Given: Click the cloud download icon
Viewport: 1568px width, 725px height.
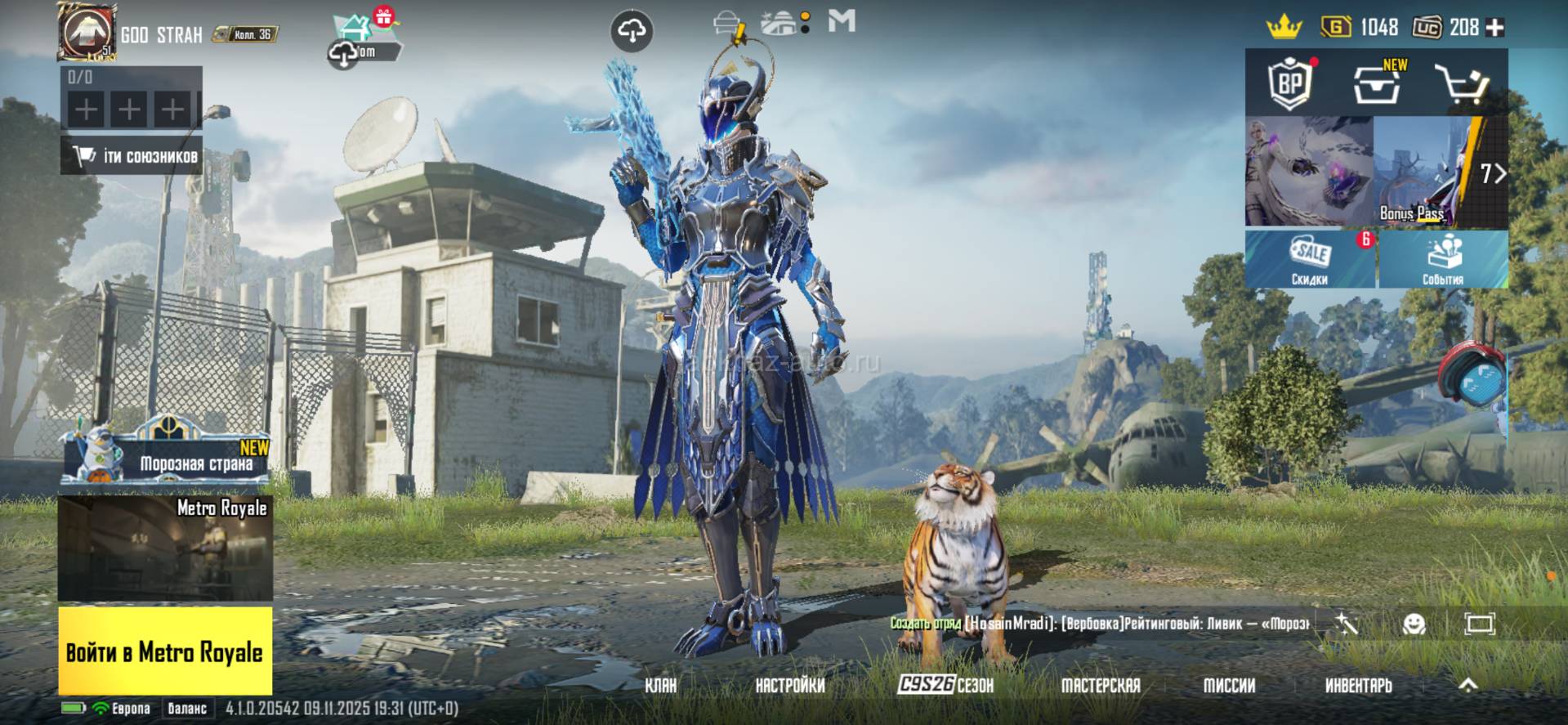Looking at the screenshot, I should point(632,31).
